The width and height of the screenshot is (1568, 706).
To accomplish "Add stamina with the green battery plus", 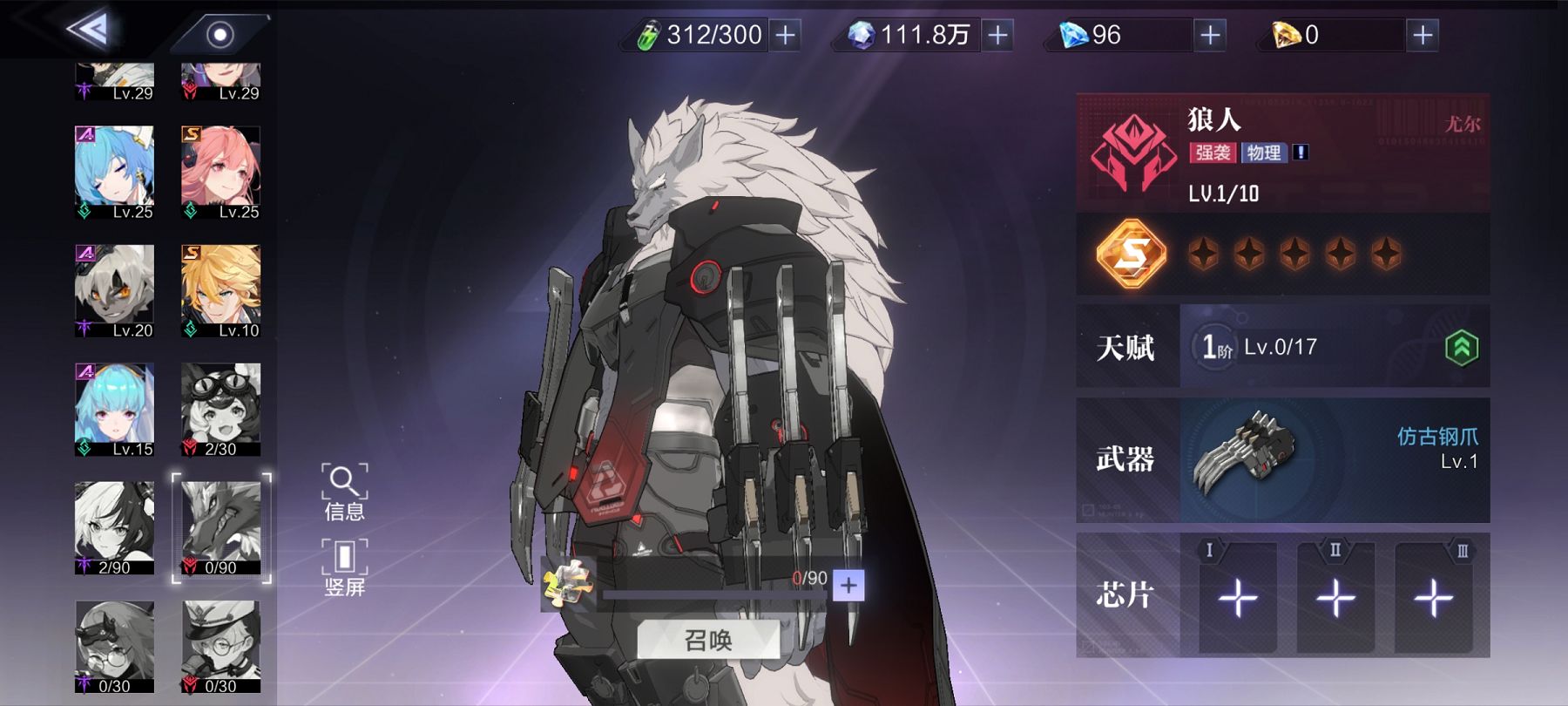I will click(786, 35).
